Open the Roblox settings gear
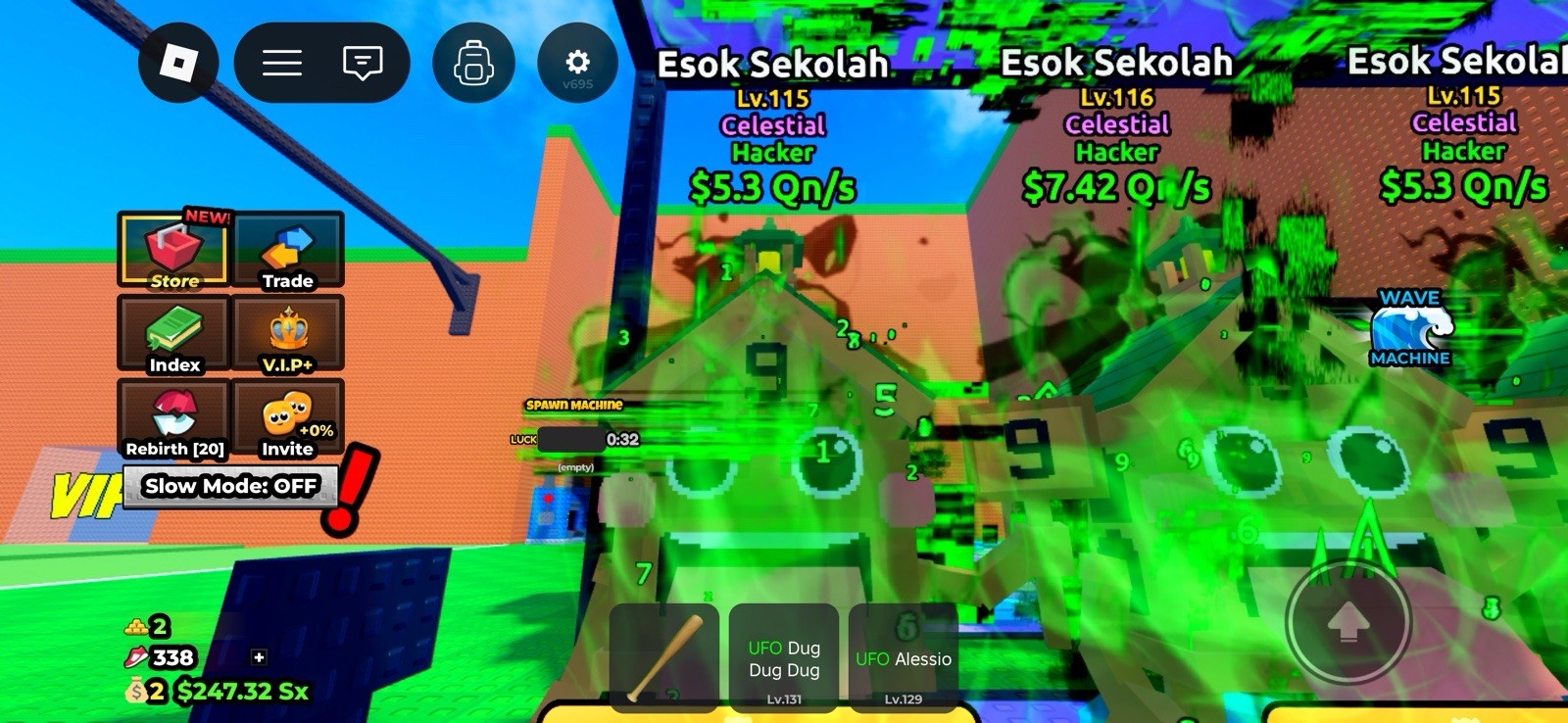 [x=576, y=62]
